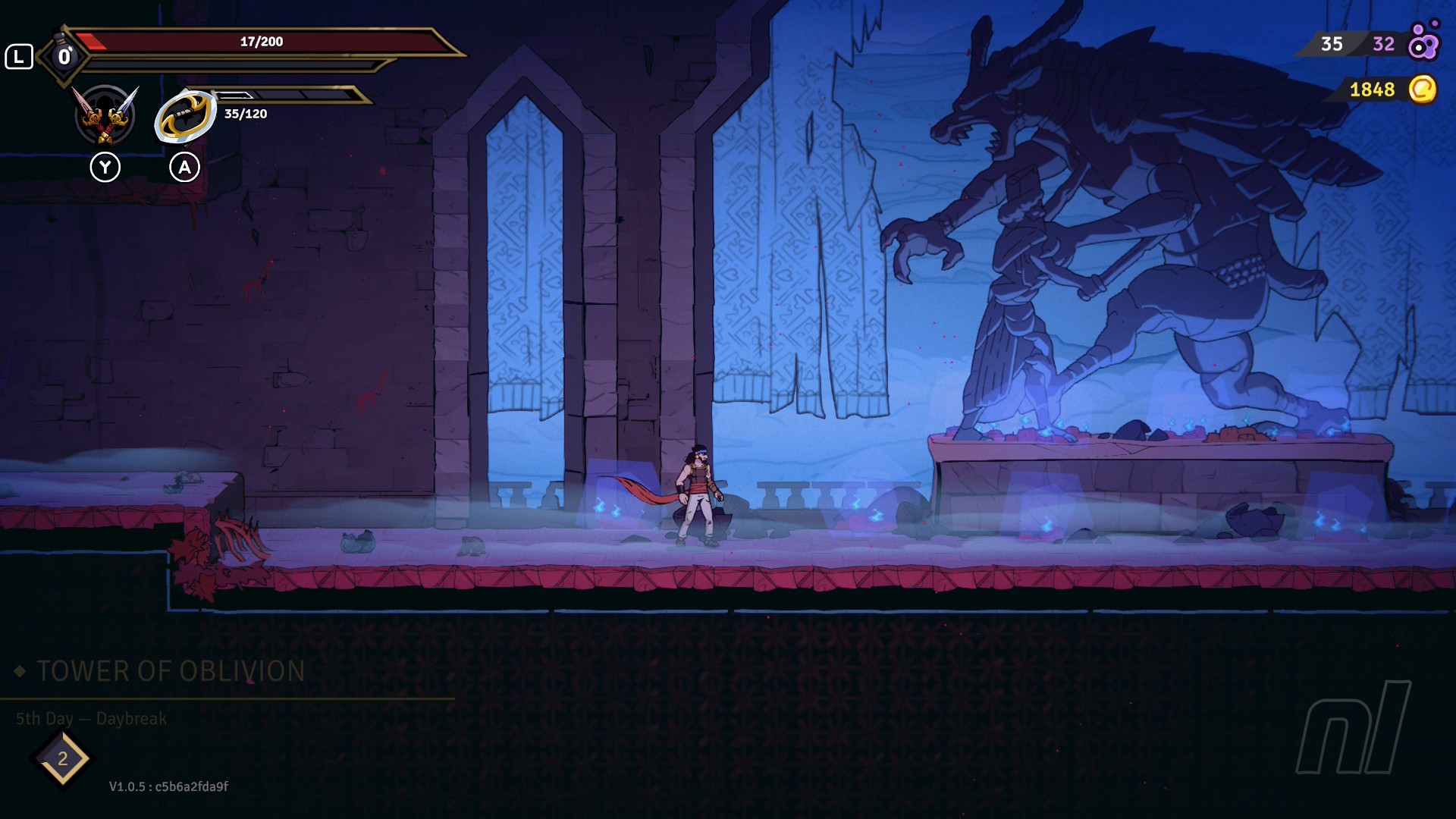Click the purple spirit glimmer icon
Screen dimensions: 1456x819
point(1423,43)
